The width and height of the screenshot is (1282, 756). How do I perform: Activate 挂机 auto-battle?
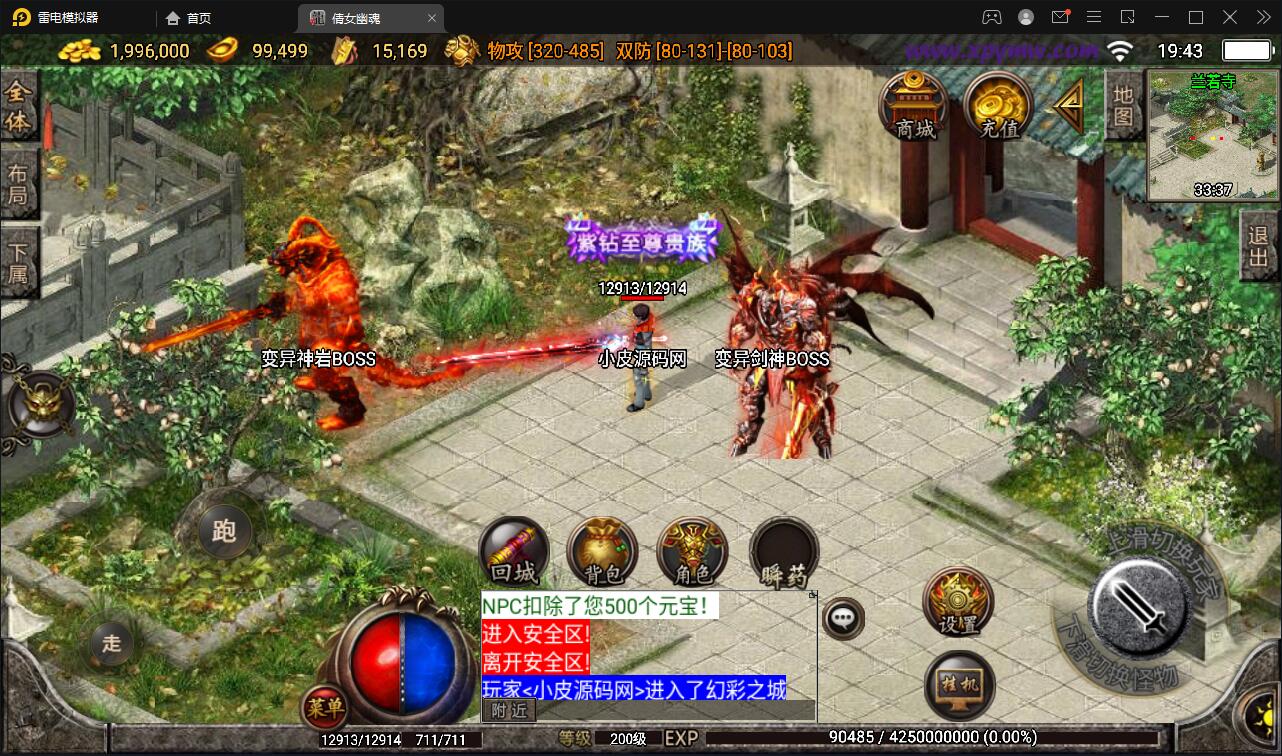(x=959, y=685)
